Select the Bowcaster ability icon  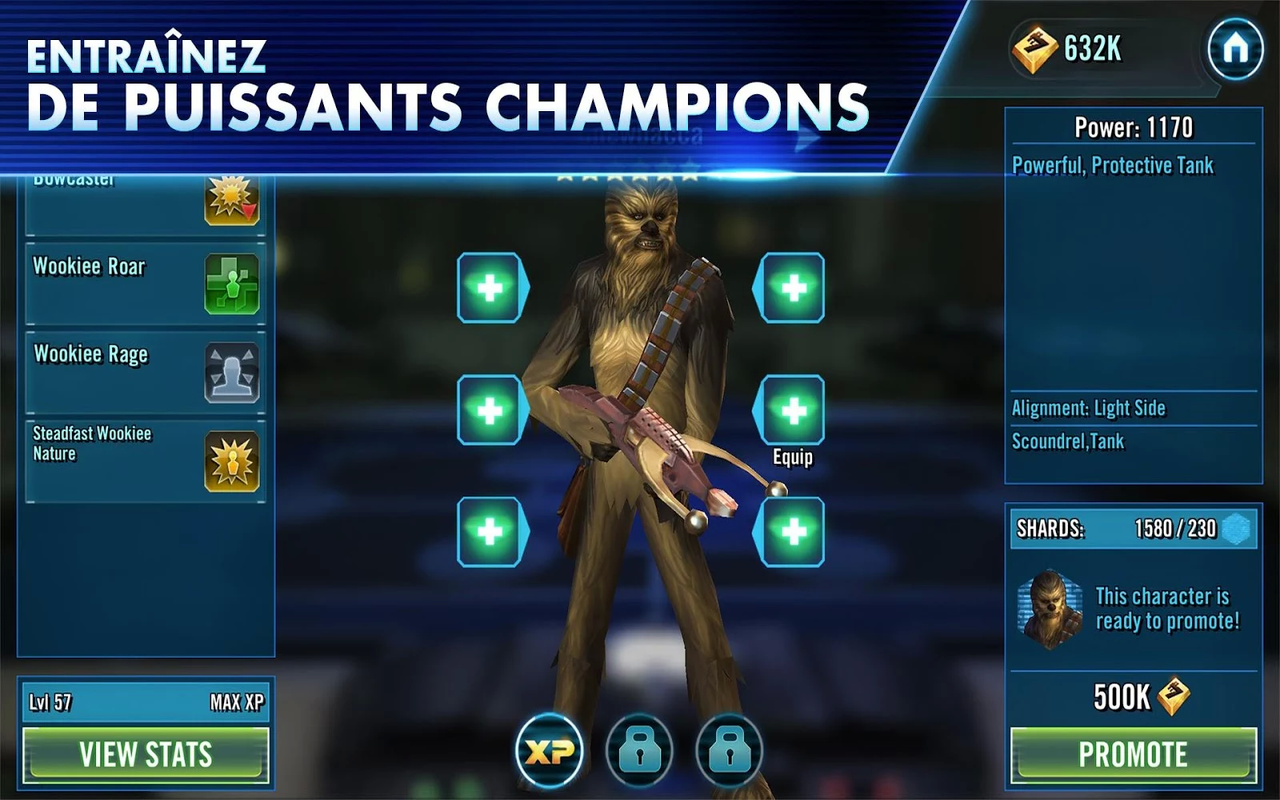231,200
